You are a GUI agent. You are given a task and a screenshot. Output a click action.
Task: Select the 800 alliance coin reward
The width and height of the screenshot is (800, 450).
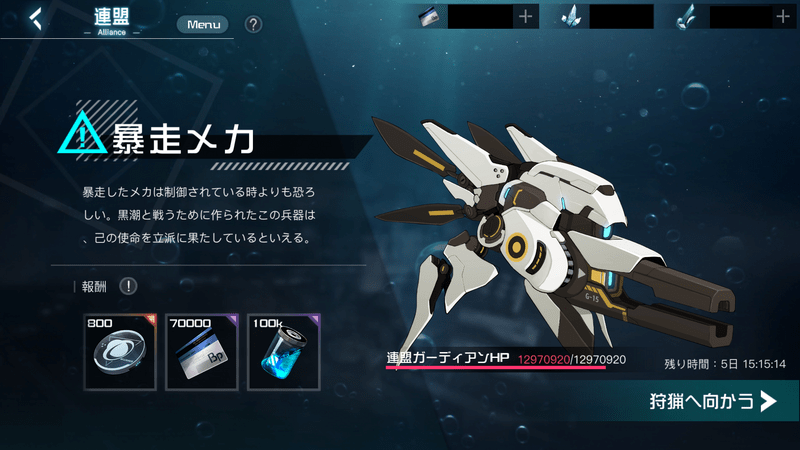tap(120, 351)
